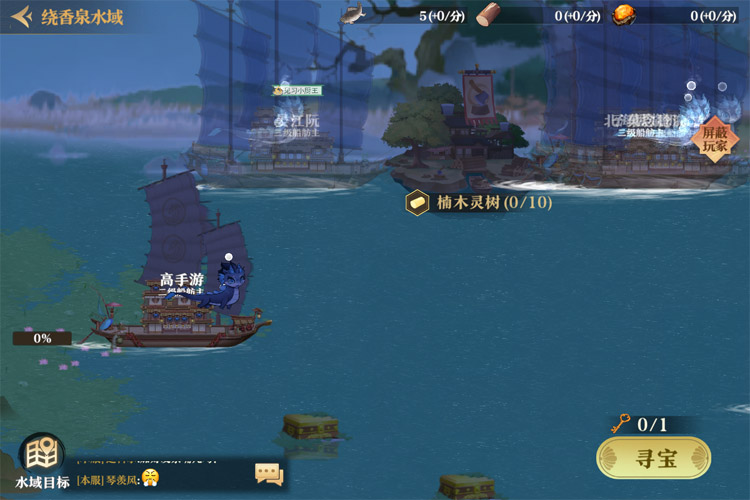
Task: Open the 水域目标 water objectives map
Action: tap(41, 461)
